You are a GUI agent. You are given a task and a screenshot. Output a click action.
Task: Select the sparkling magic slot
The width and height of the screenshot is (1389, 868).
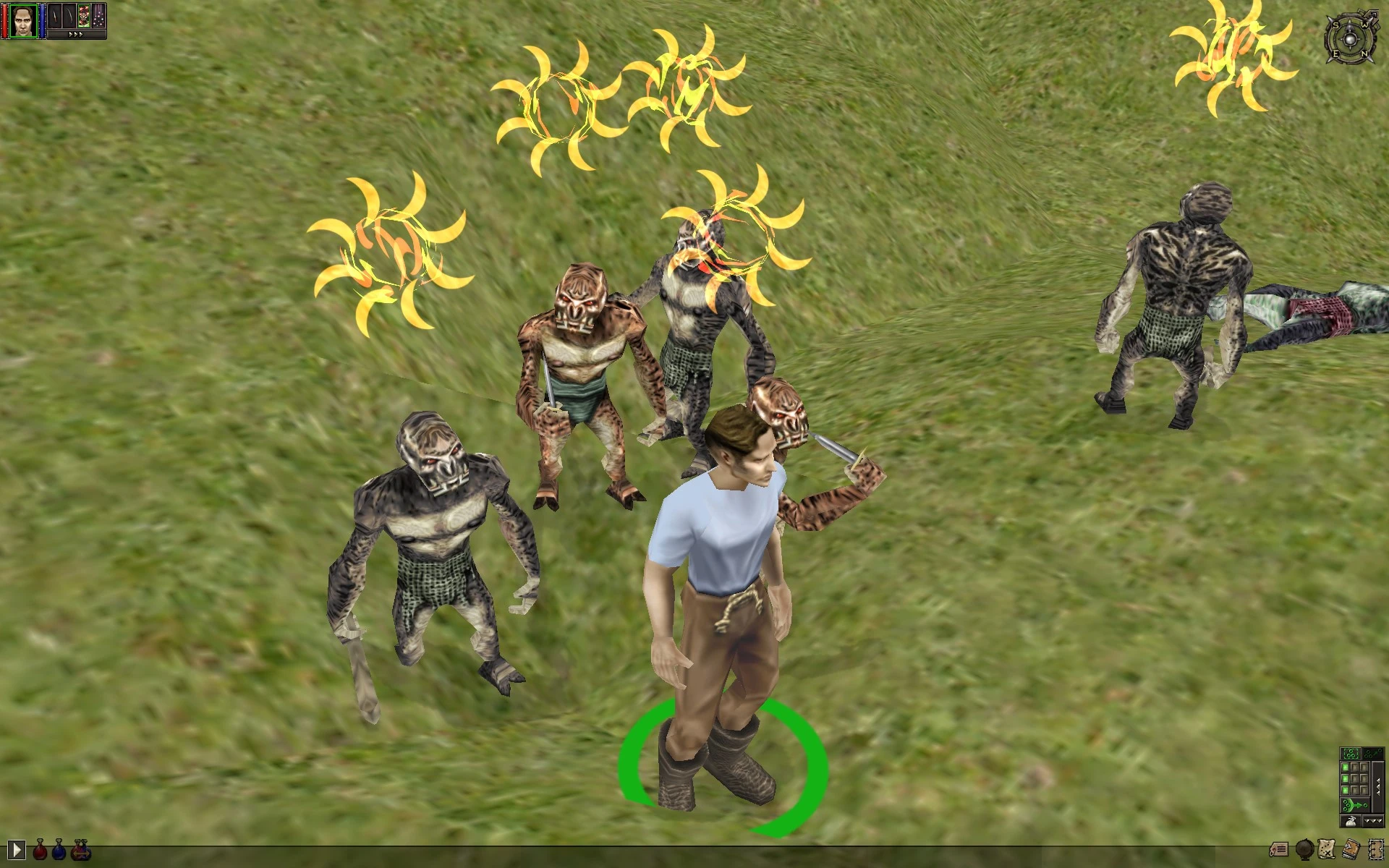click(98, 16)
